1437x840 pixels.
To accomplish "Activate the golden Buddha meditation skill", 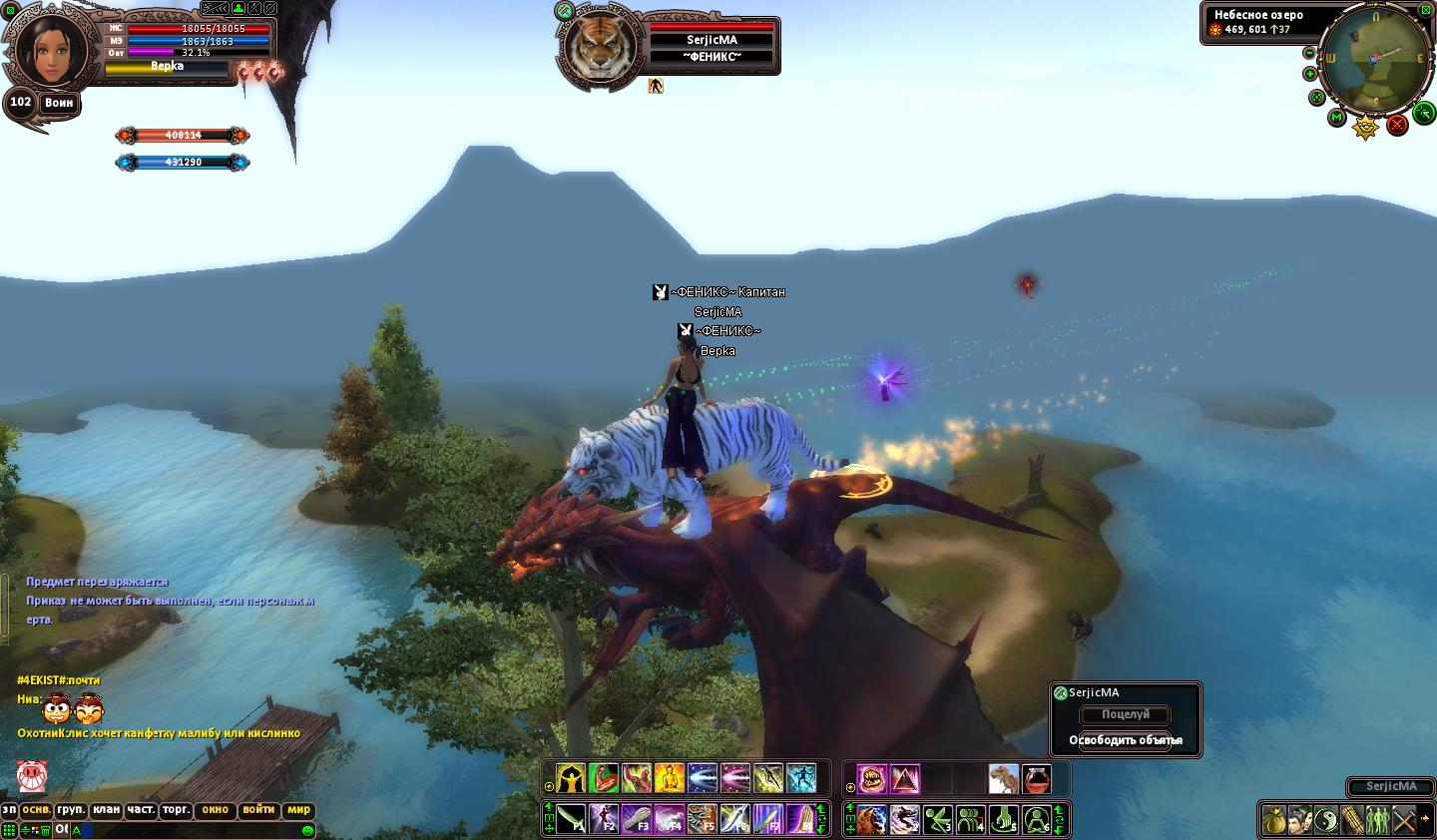I will (669, 778).
